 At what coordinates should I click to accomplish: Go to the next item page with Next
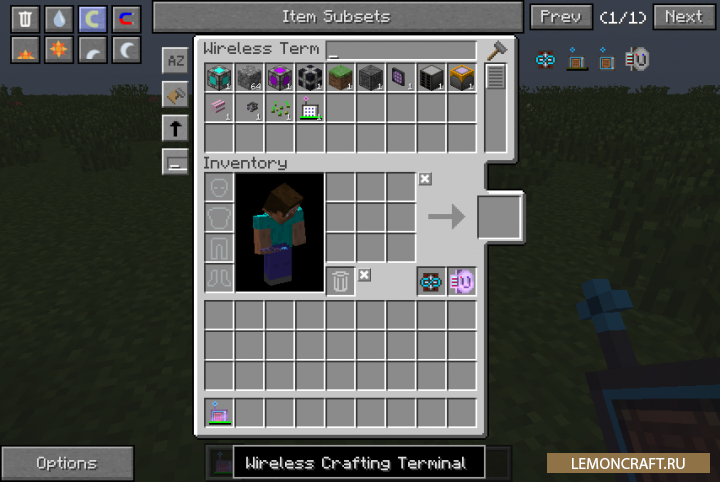683,16
